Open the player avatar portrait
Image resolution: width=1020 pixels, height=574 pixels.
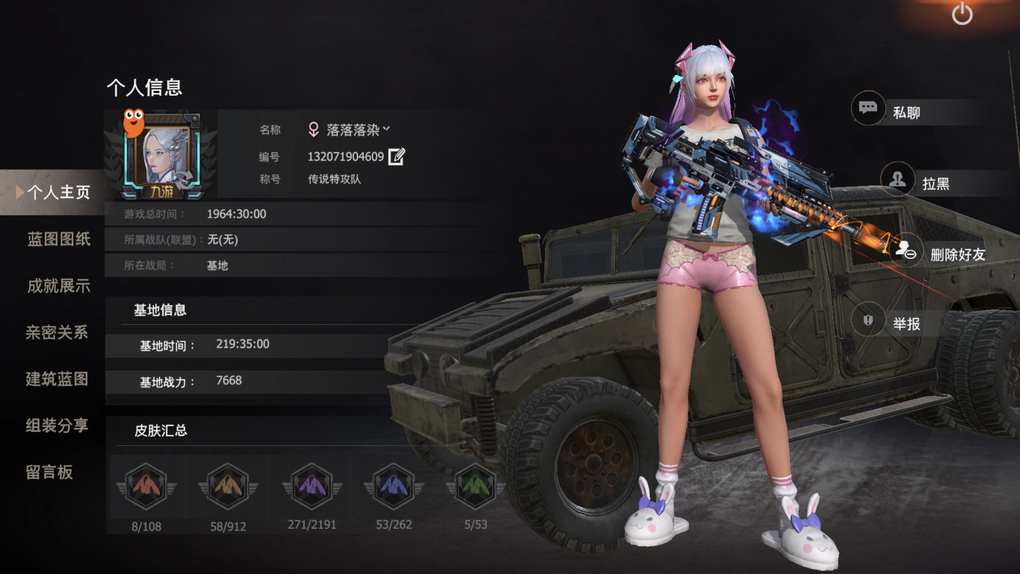[161, 153]
